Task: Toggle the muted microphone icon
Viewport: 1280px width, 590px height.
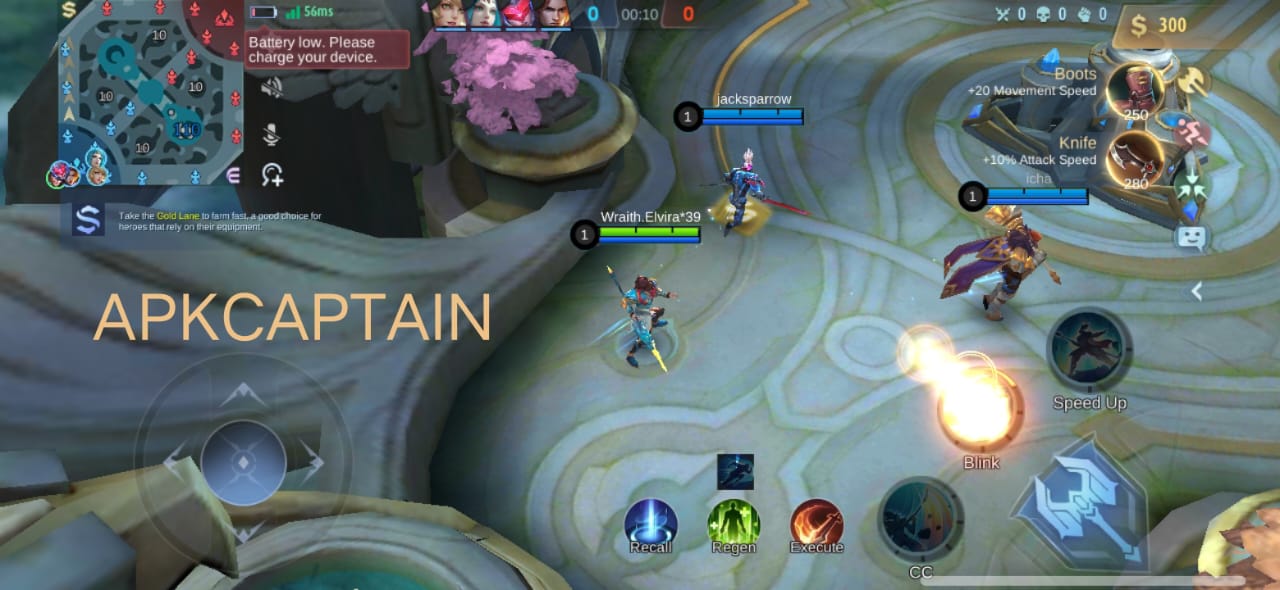Action: [x=271, y=135]
